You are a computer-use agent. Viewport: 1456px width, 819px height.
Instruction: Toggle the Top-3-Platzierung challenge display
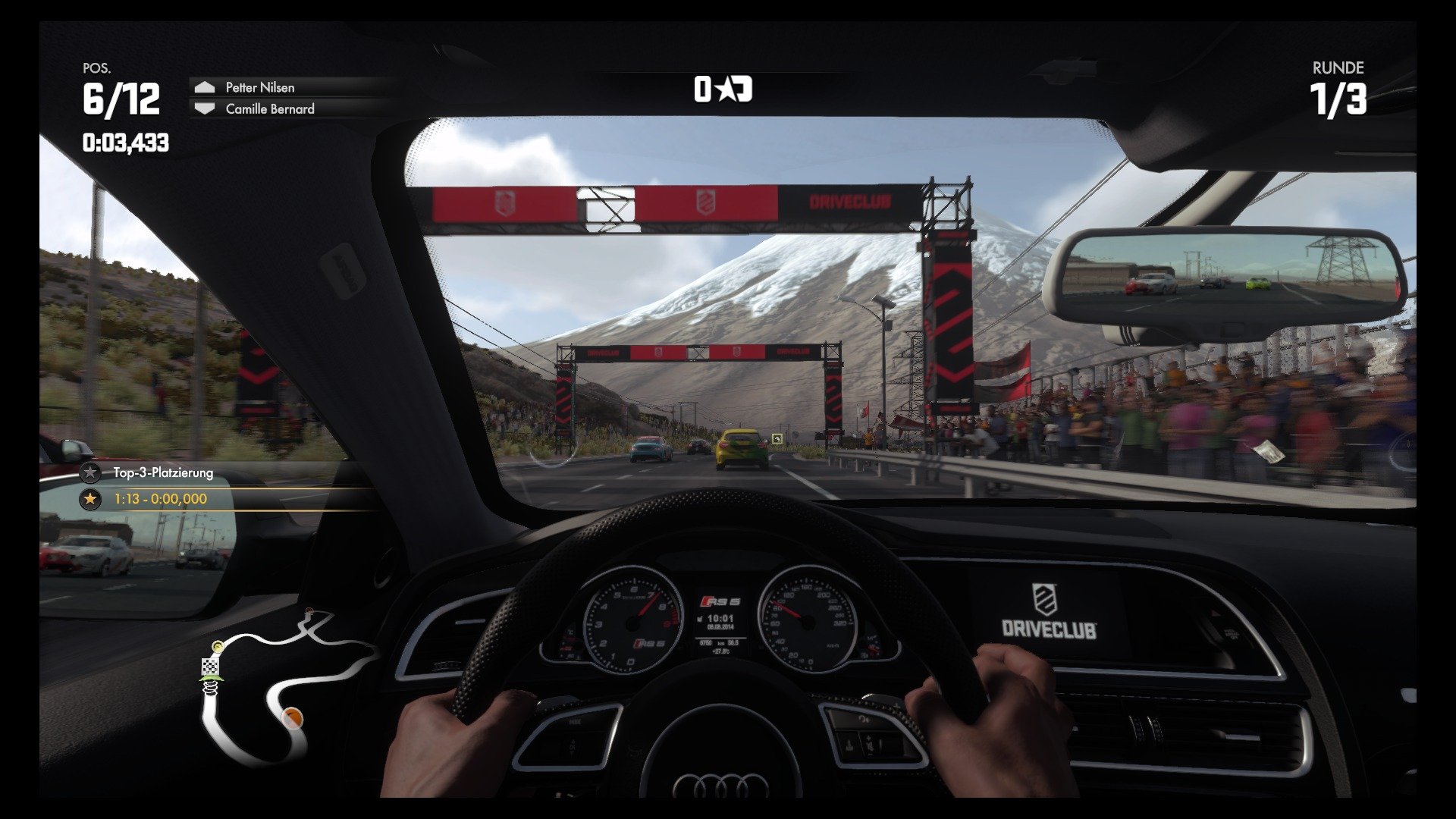point(163,472)
